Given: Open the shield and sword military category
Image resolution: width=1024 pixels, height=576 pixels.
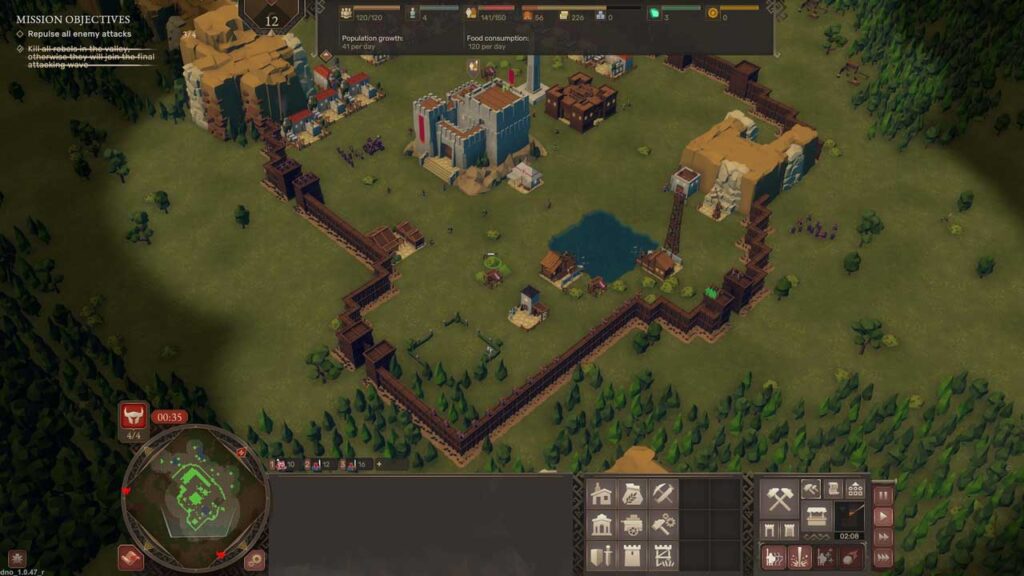Looking at the screenshot, I should pos(601,556).
